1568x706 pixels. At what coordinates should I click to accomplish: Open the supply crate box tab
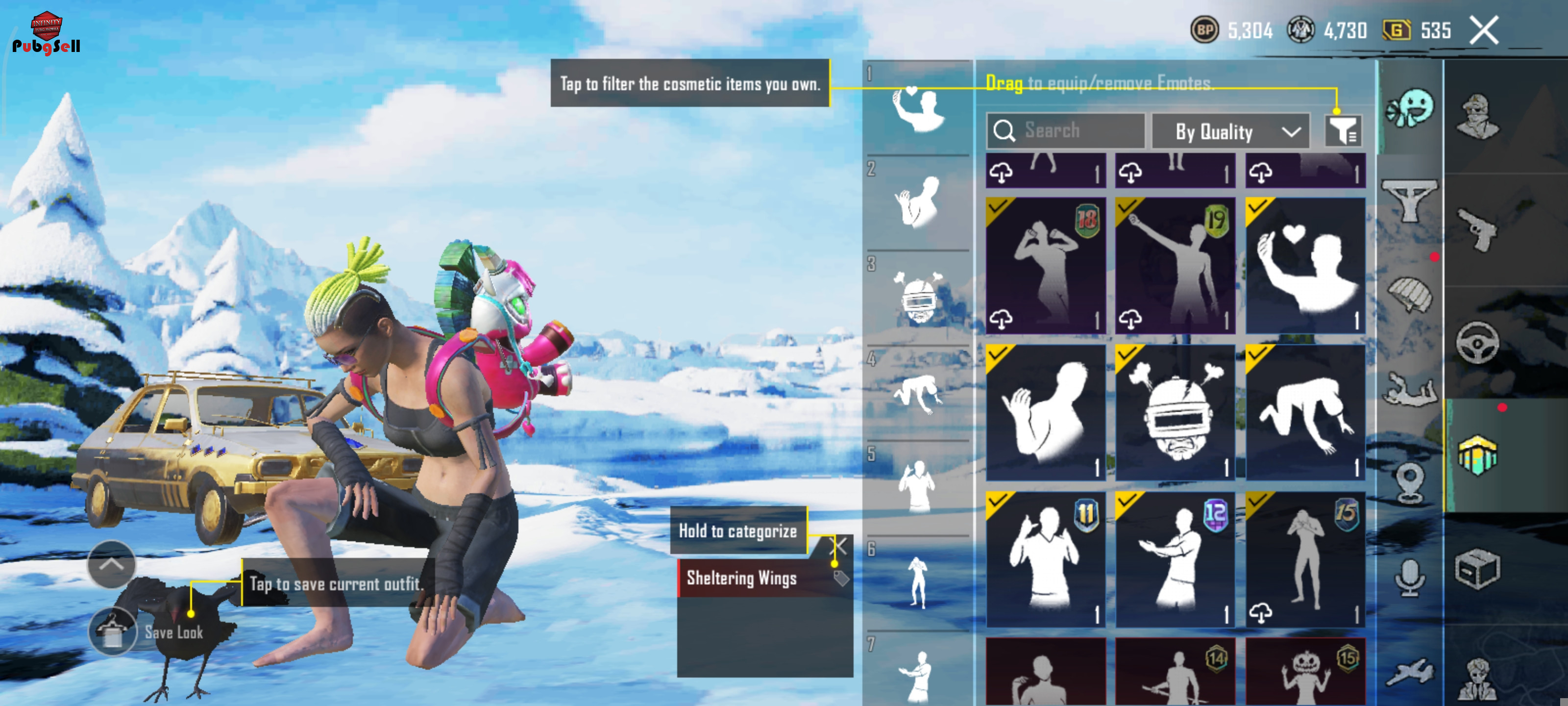1477,569
